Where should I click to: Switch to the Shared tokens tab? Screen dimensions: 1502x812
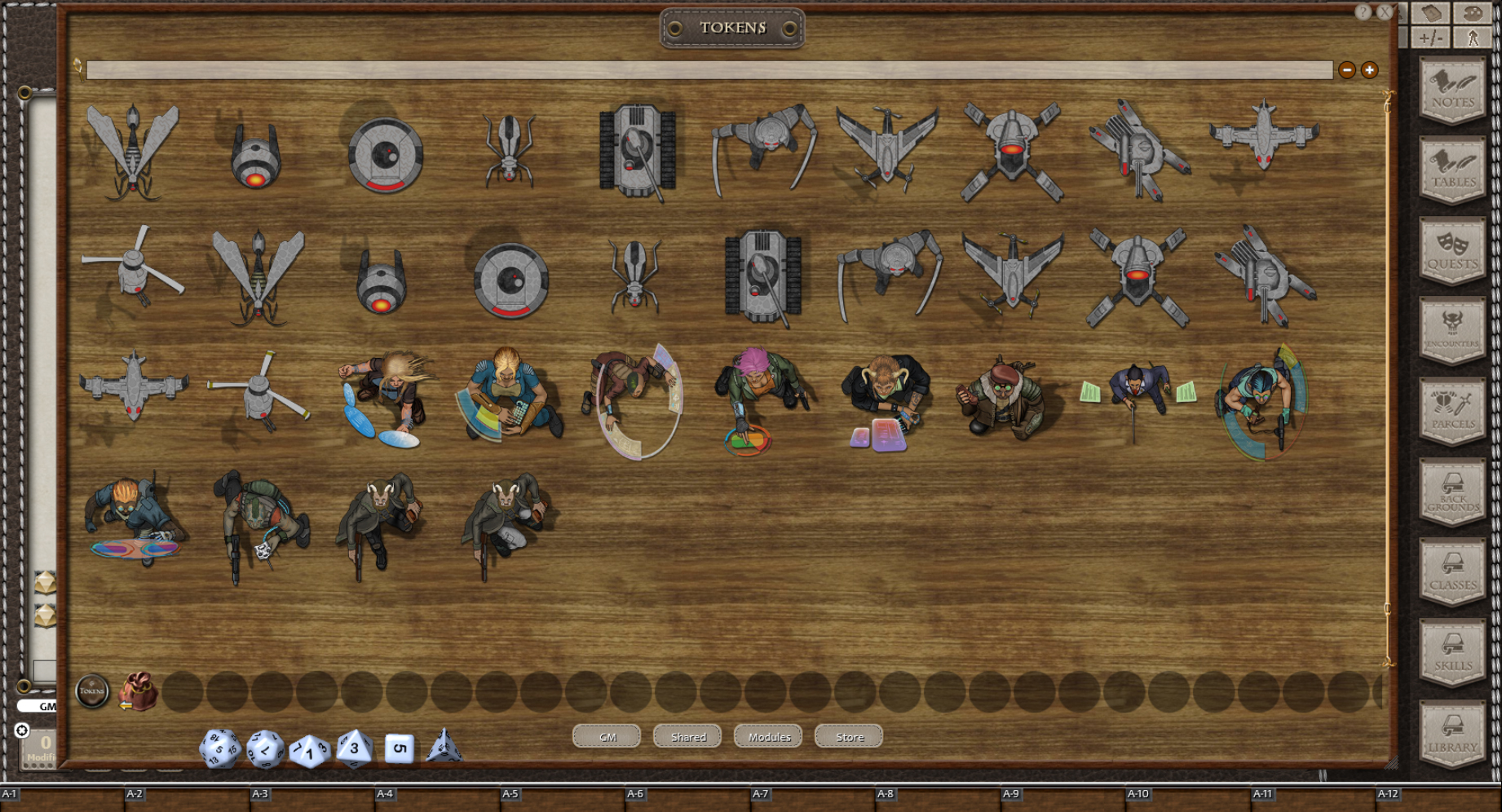[687, 735]
